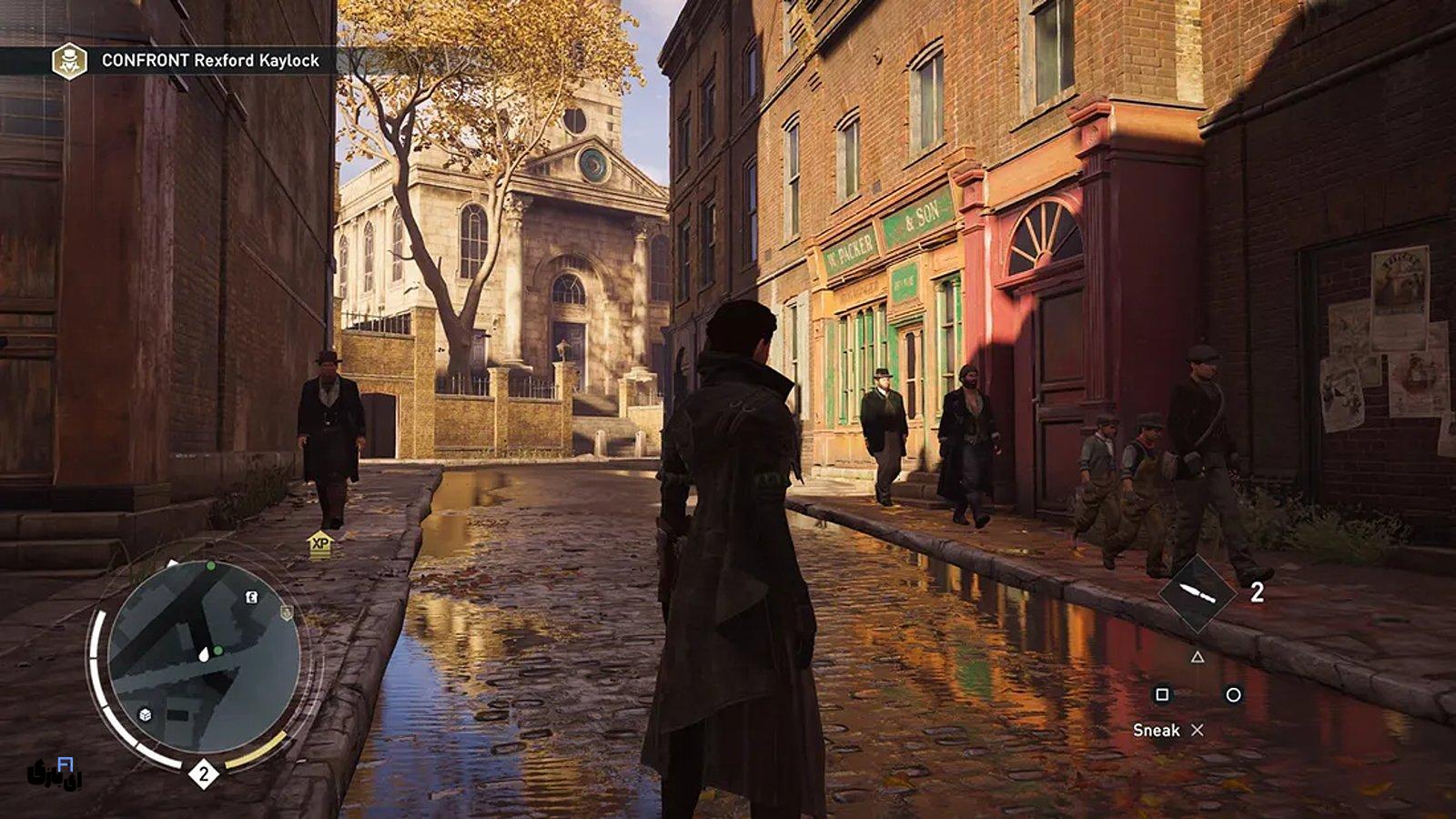
Task: Click the CONFRONT Rexford Kaylock objective text
Action: [x=208, y=63]
